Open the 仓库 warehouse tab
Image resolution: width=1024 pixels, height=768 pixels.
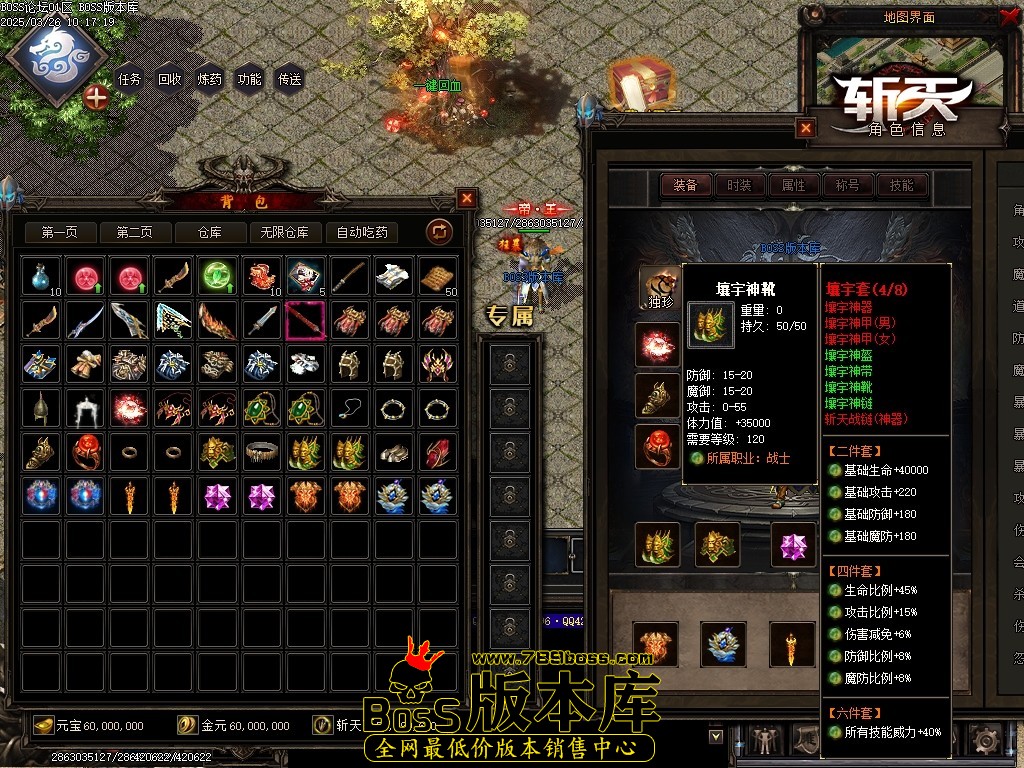[209, 232]
